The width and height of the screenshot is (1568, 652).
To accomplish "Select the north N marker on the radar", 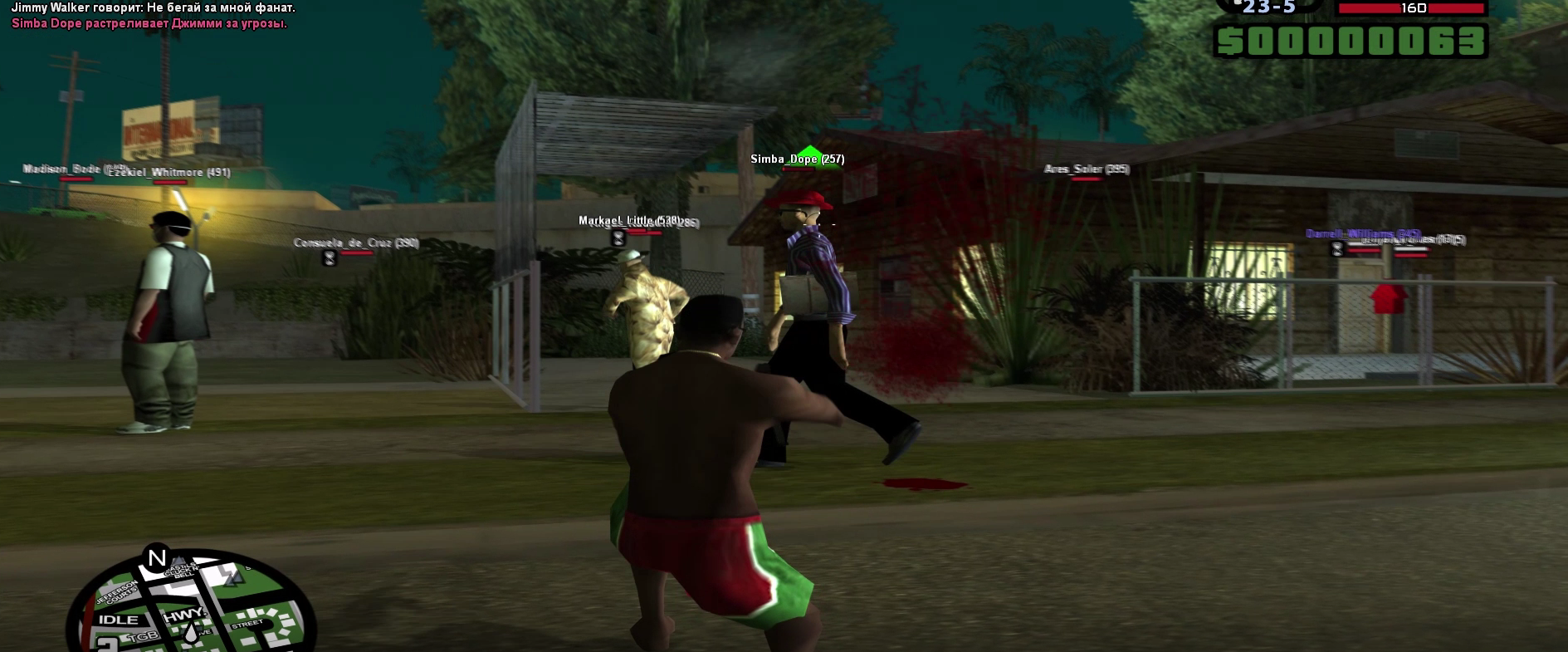I will coord(157,558).
